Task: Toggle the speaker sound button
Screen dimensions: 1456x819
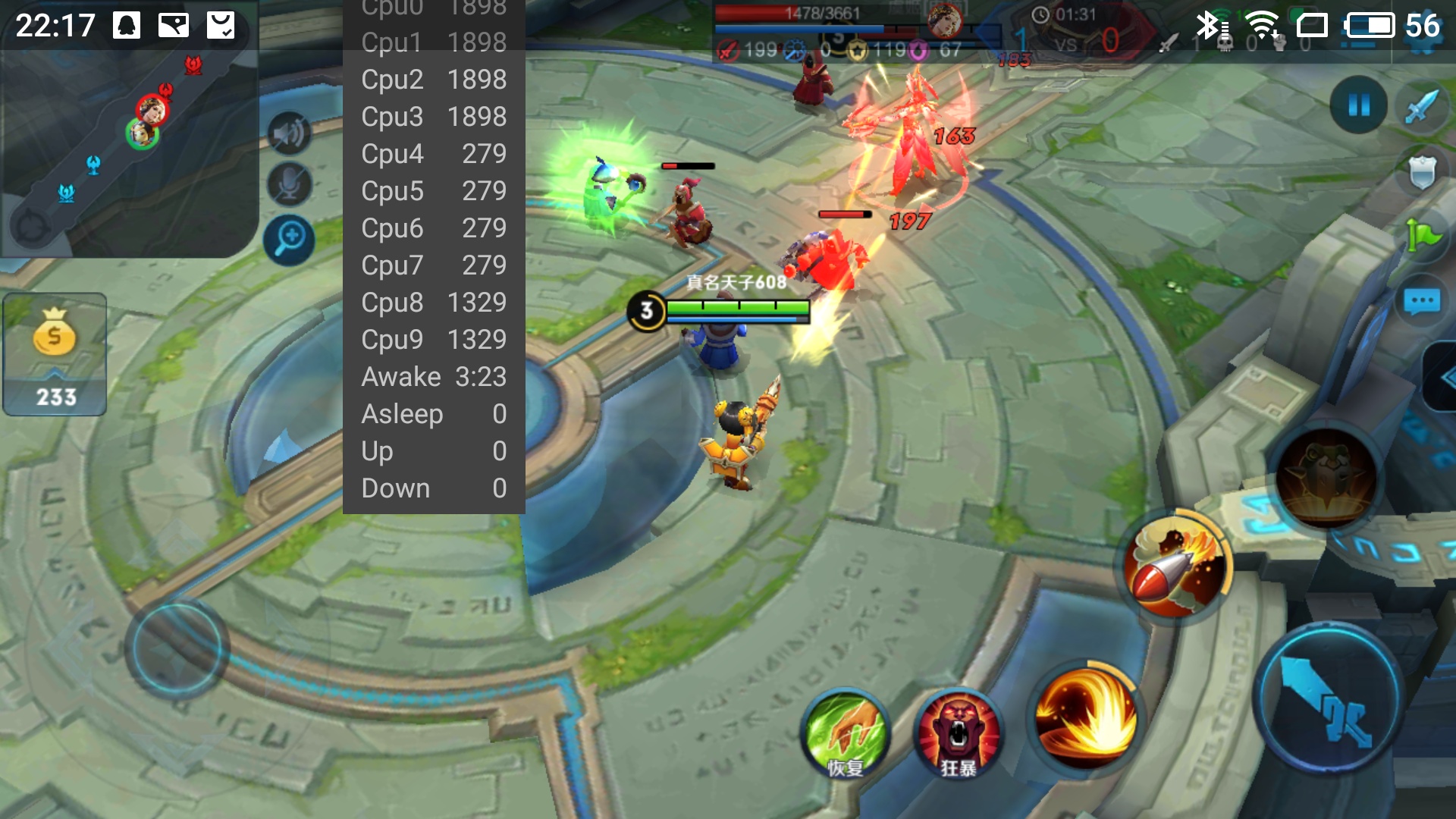Action: click(x=289, y=134)
